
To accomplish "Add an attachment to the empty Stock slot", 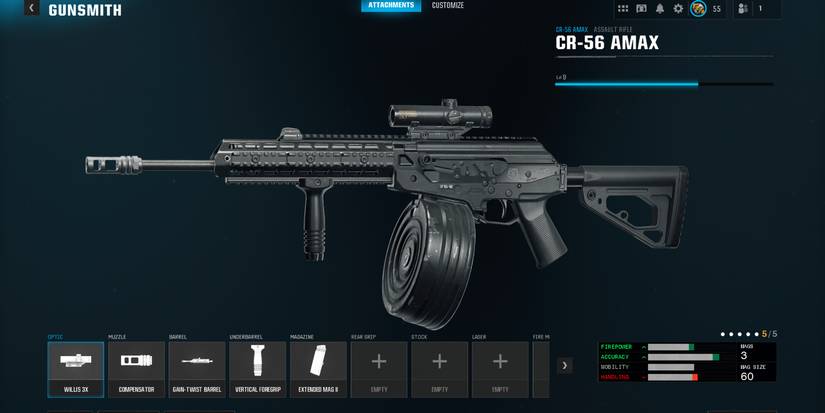I will click(x=439, y=369).
